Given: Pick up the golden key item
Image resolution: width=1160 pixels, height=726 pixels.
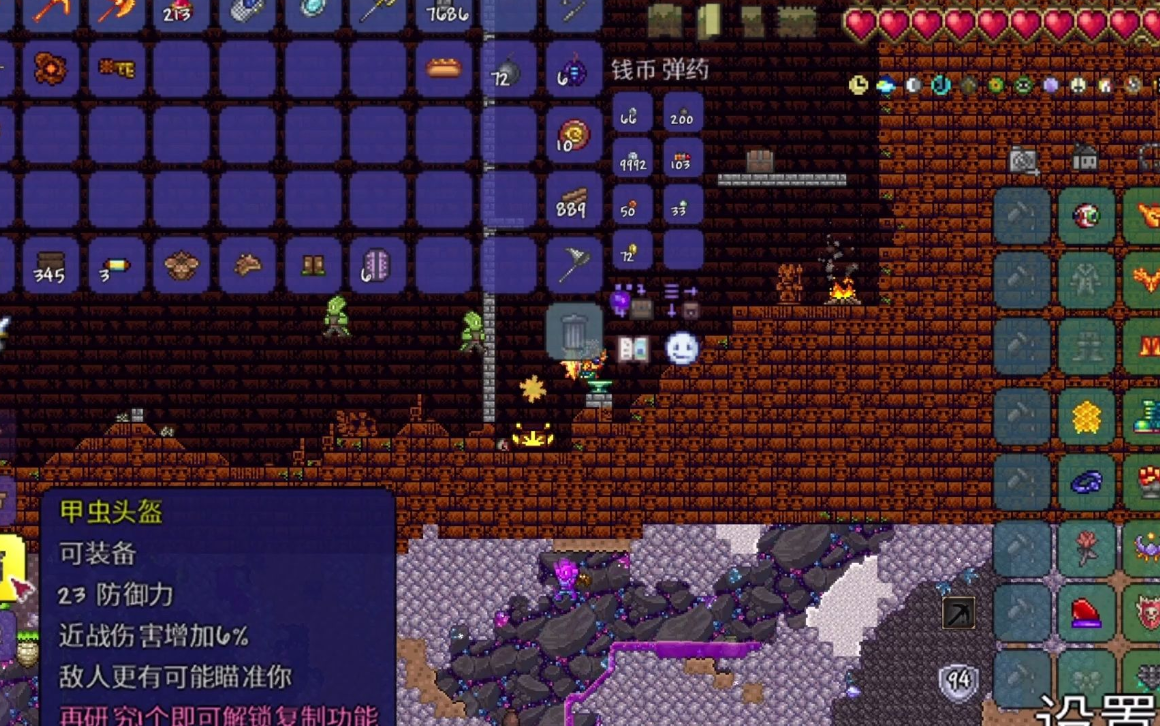Looking at the screenshot, I should [116, 68].
